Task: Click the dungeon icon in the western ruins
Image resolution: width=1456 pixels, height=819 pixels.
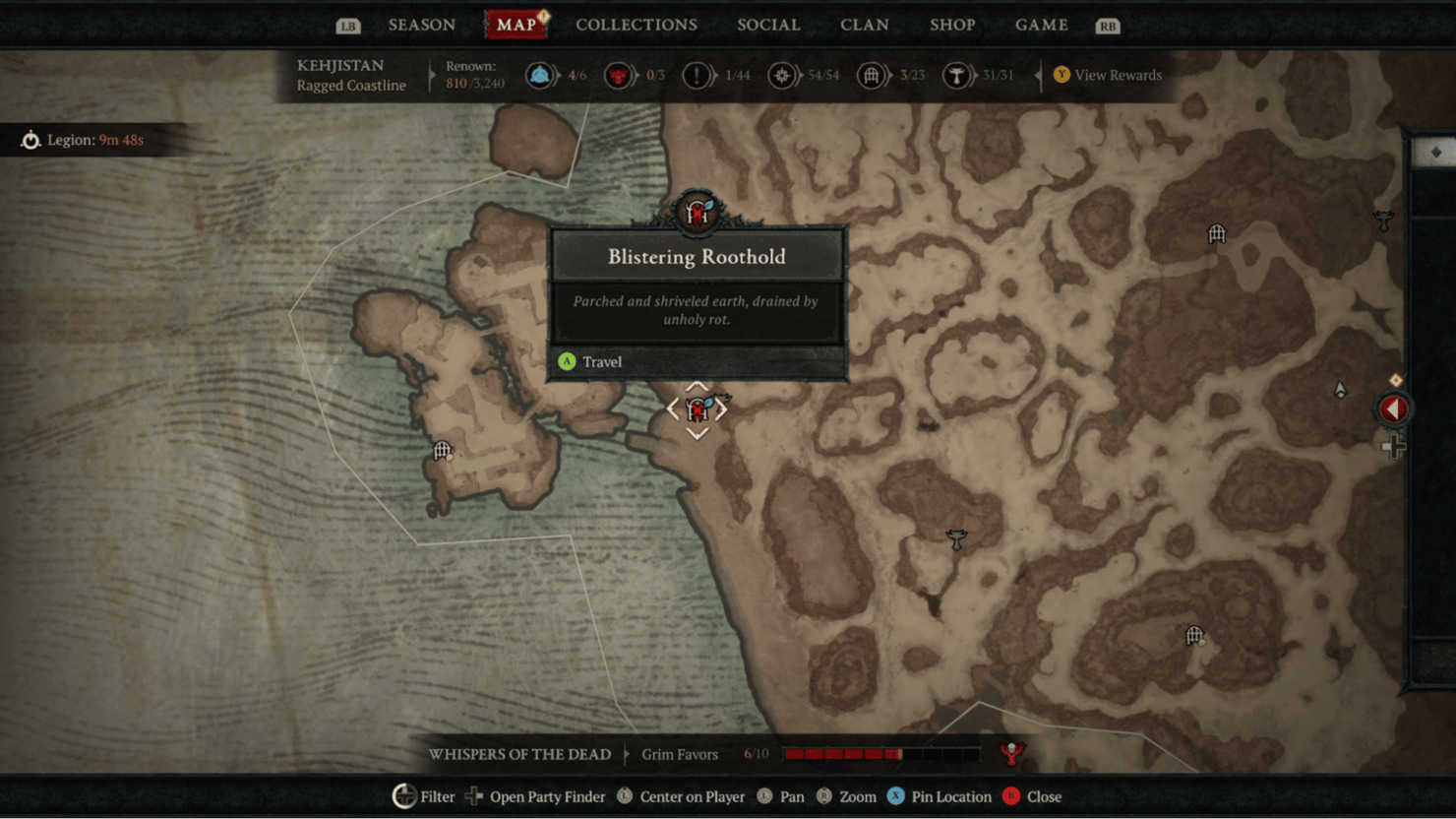Action: pos(443,450)
